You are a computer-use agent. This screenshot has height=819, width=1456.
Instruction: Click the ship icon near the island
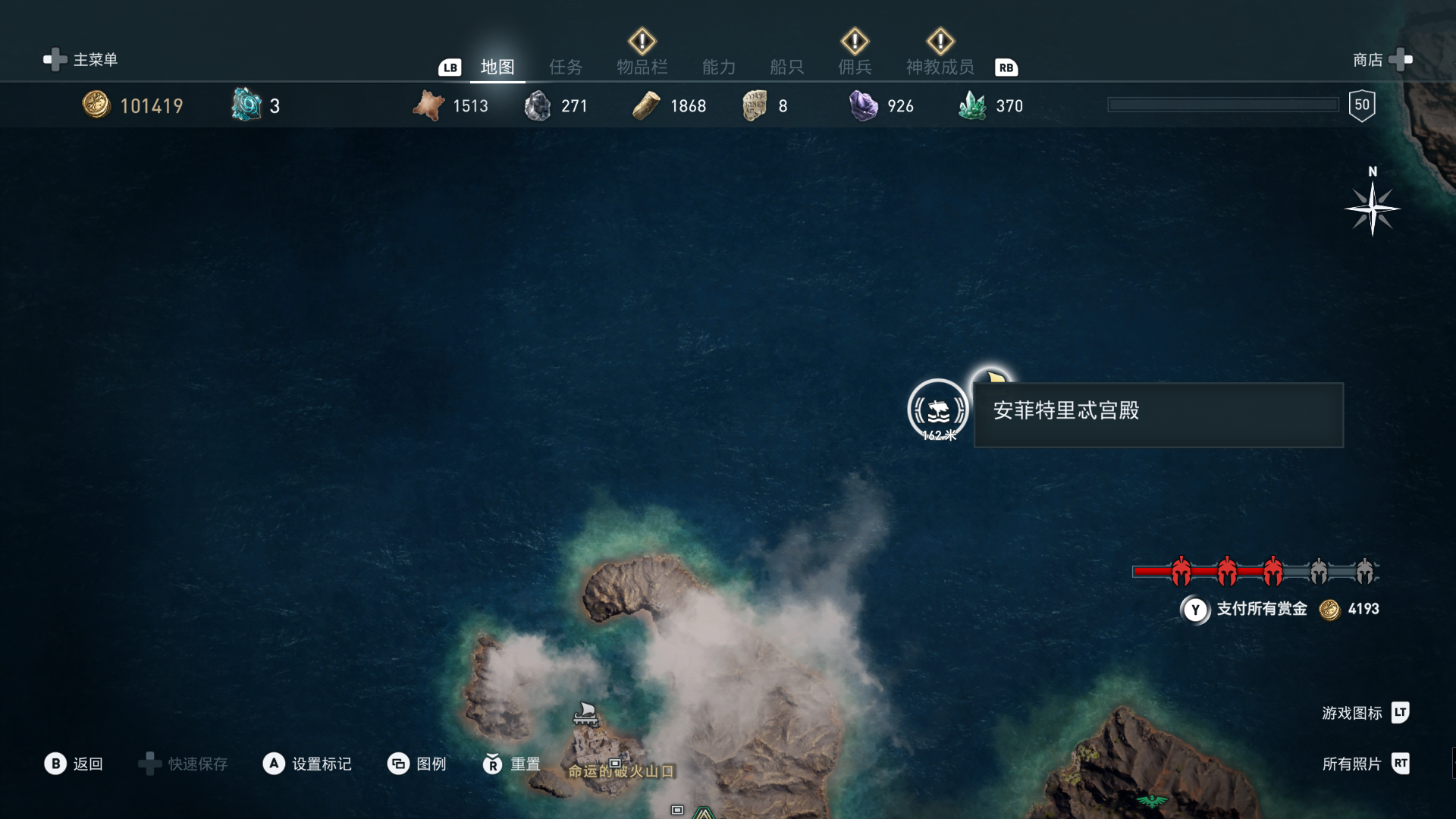coord(585,713)
